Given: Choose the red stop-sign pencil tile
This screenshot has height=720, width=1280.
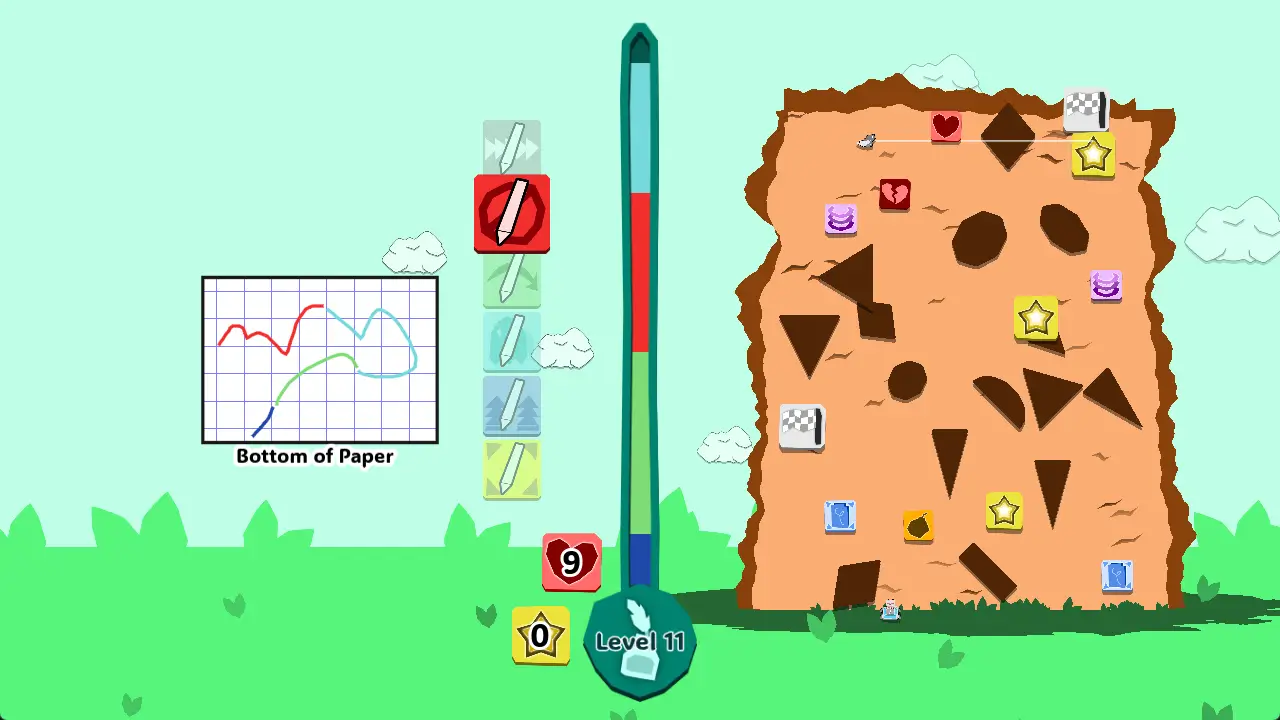Looking at the screenshot, I should [512, 213].
